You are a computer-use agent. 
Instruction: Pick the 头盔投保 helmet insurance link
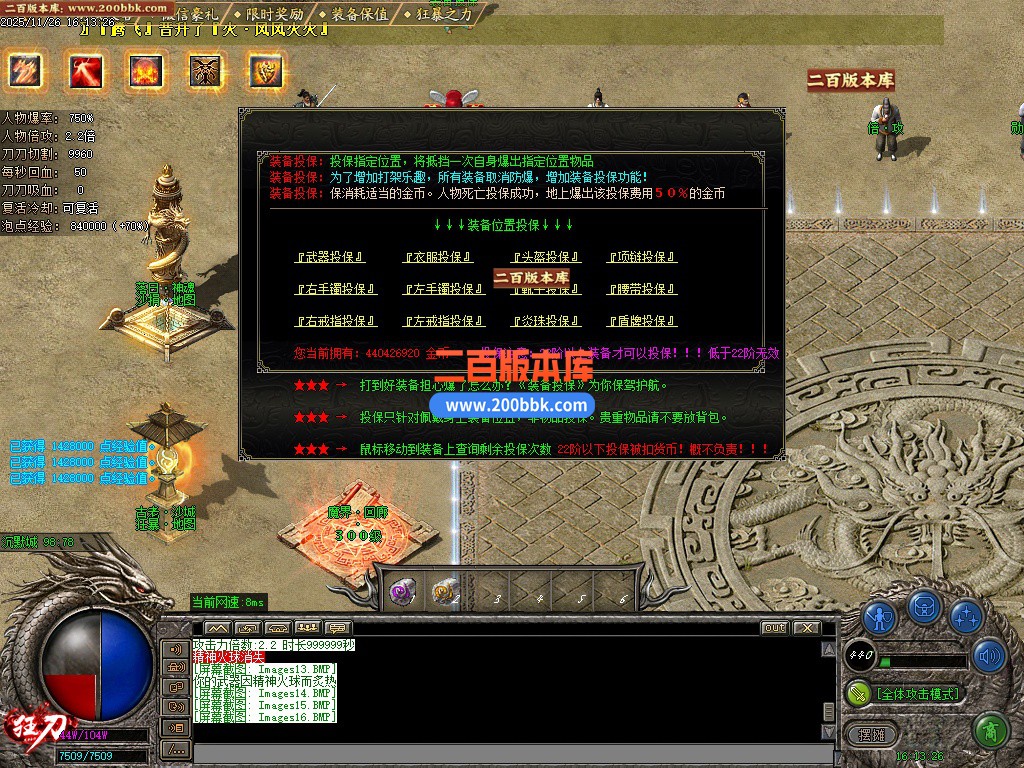click(546, 257)
